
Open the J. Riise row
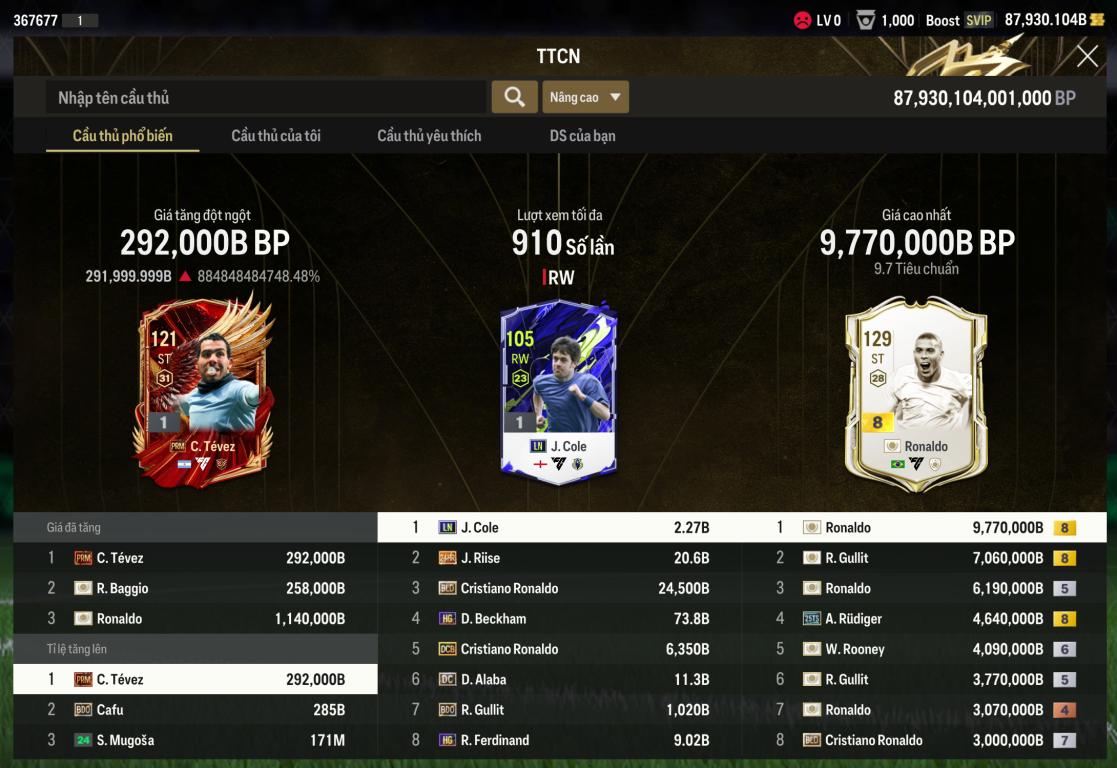(x=559, y=558)
